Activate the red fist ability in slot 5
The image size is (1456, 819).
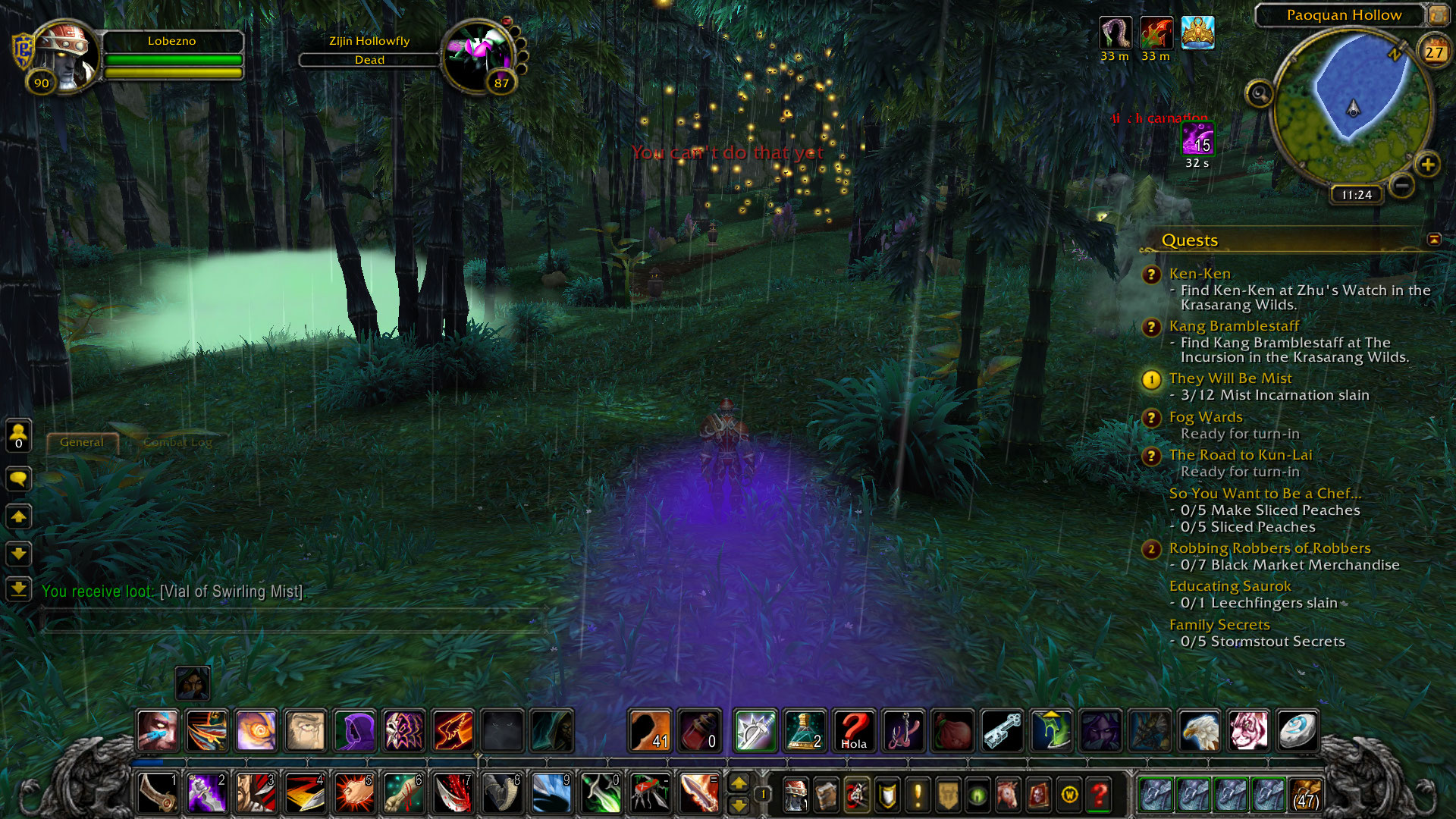click(x=354, y=793)
